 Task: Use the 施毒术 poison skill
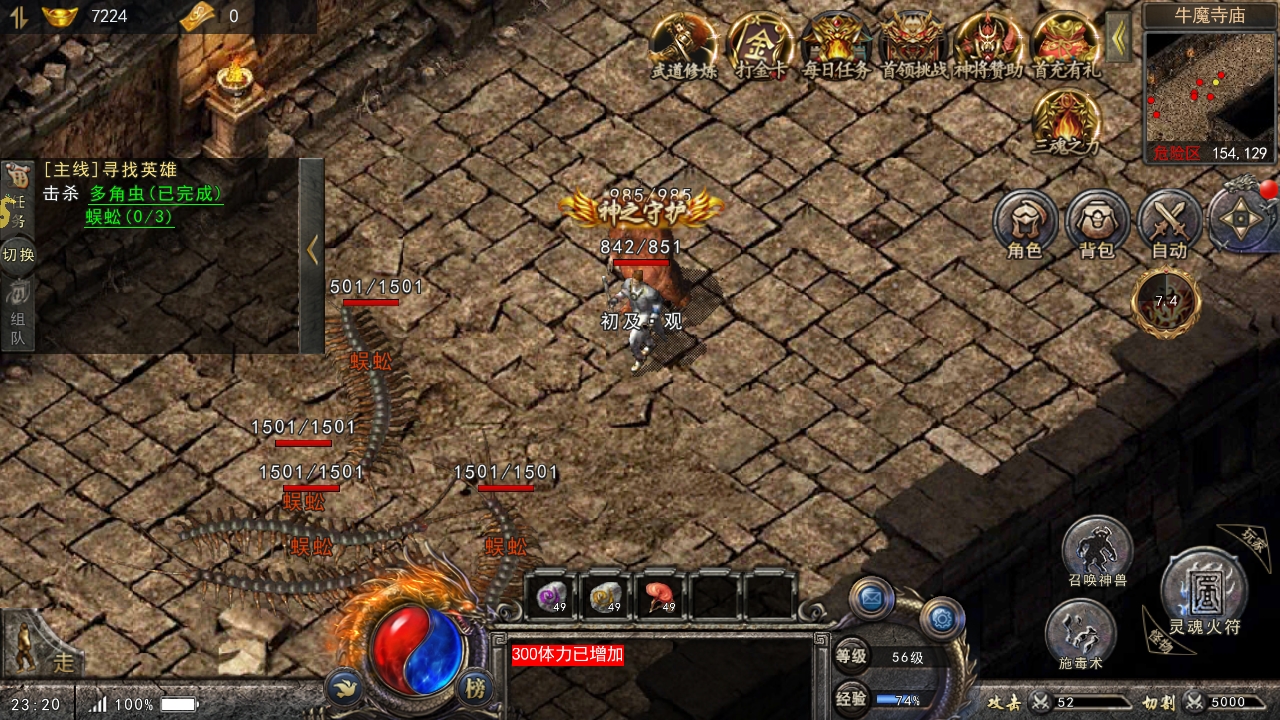pyautogui.click(x=1080, y=633)
